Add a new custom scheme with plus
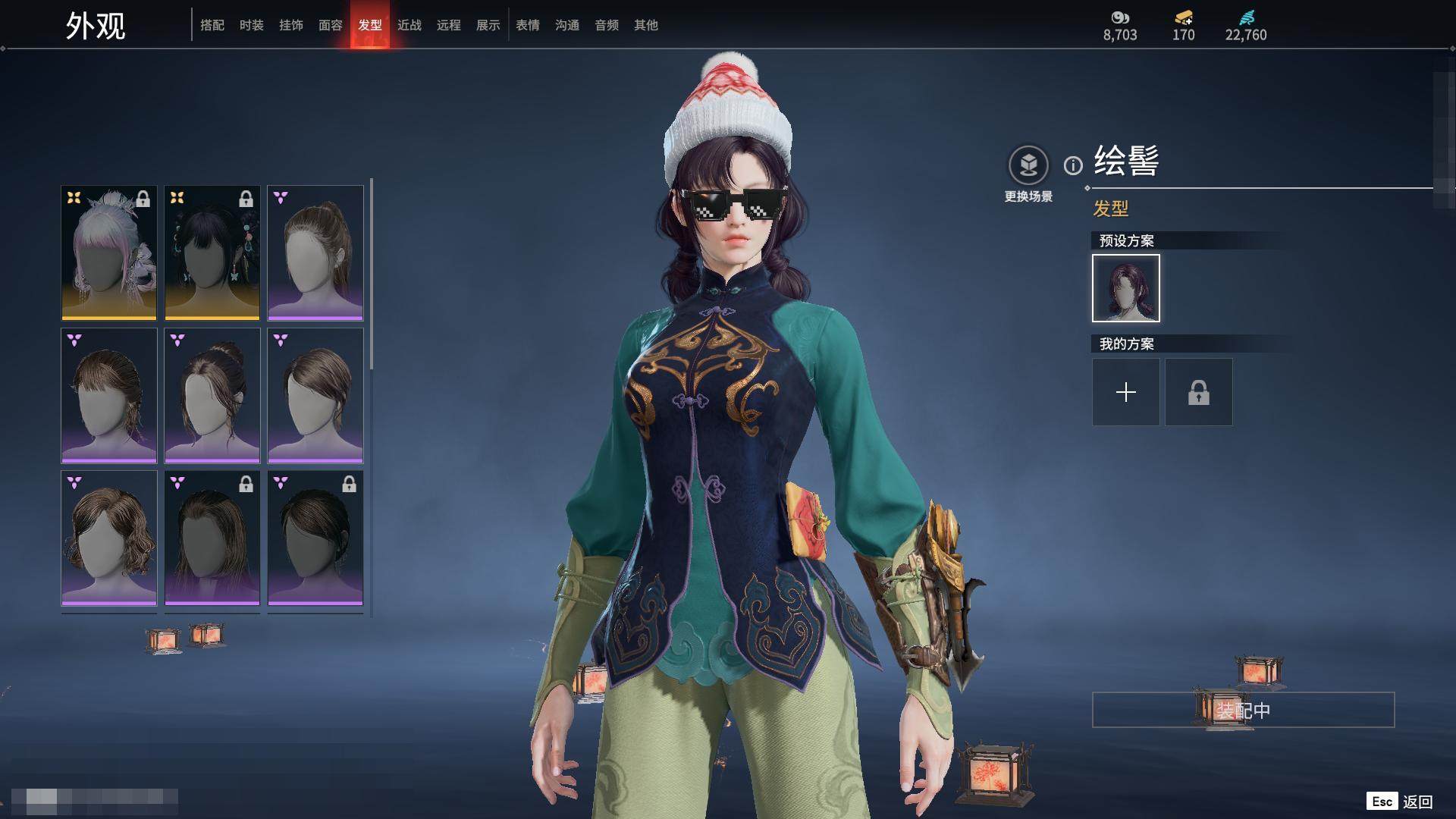The image size is (1456, 819). [1126, 392]
